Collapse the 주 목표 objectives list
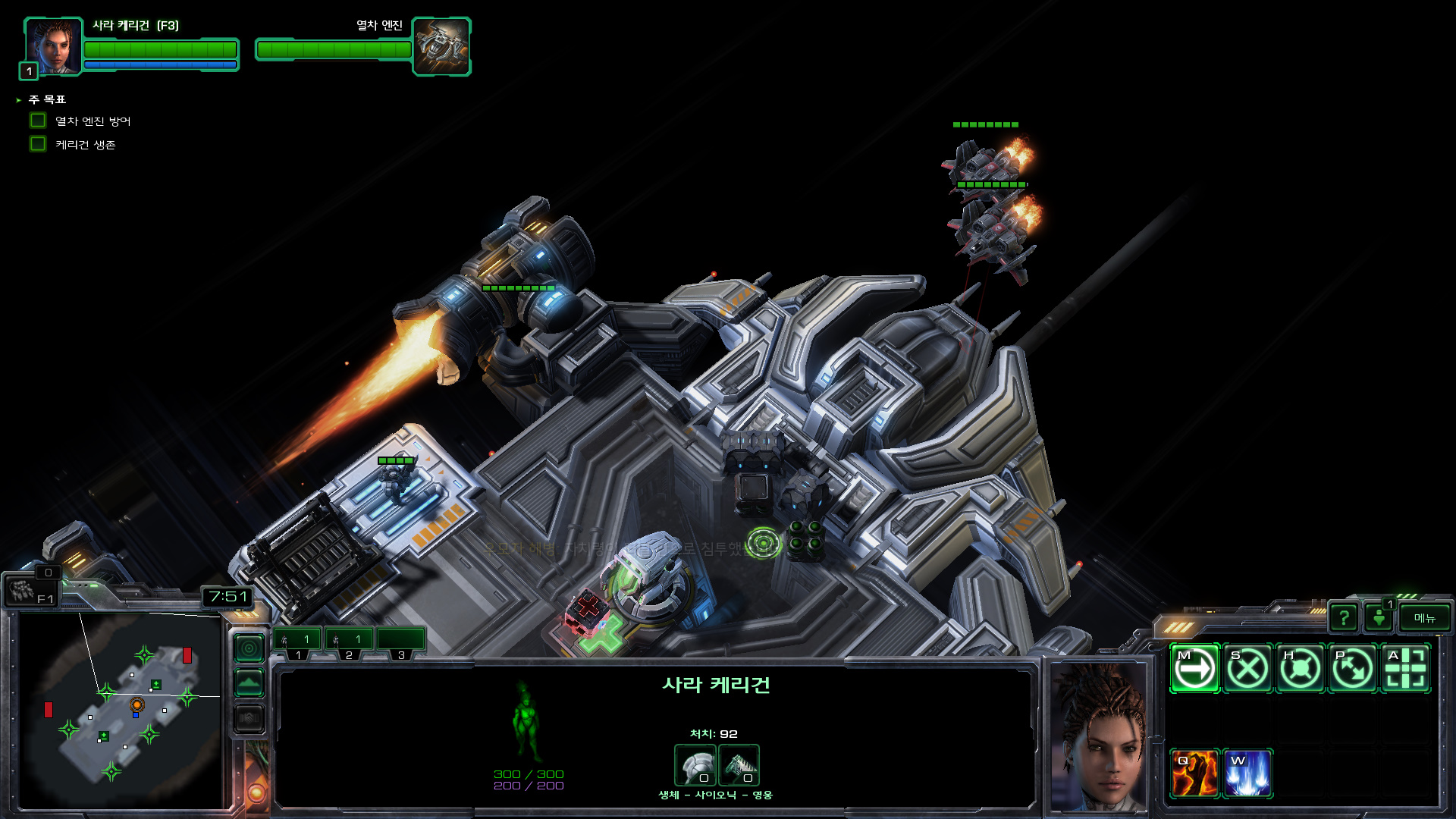Viewport: 1456px width, 819px height. (x=19, y=100)
